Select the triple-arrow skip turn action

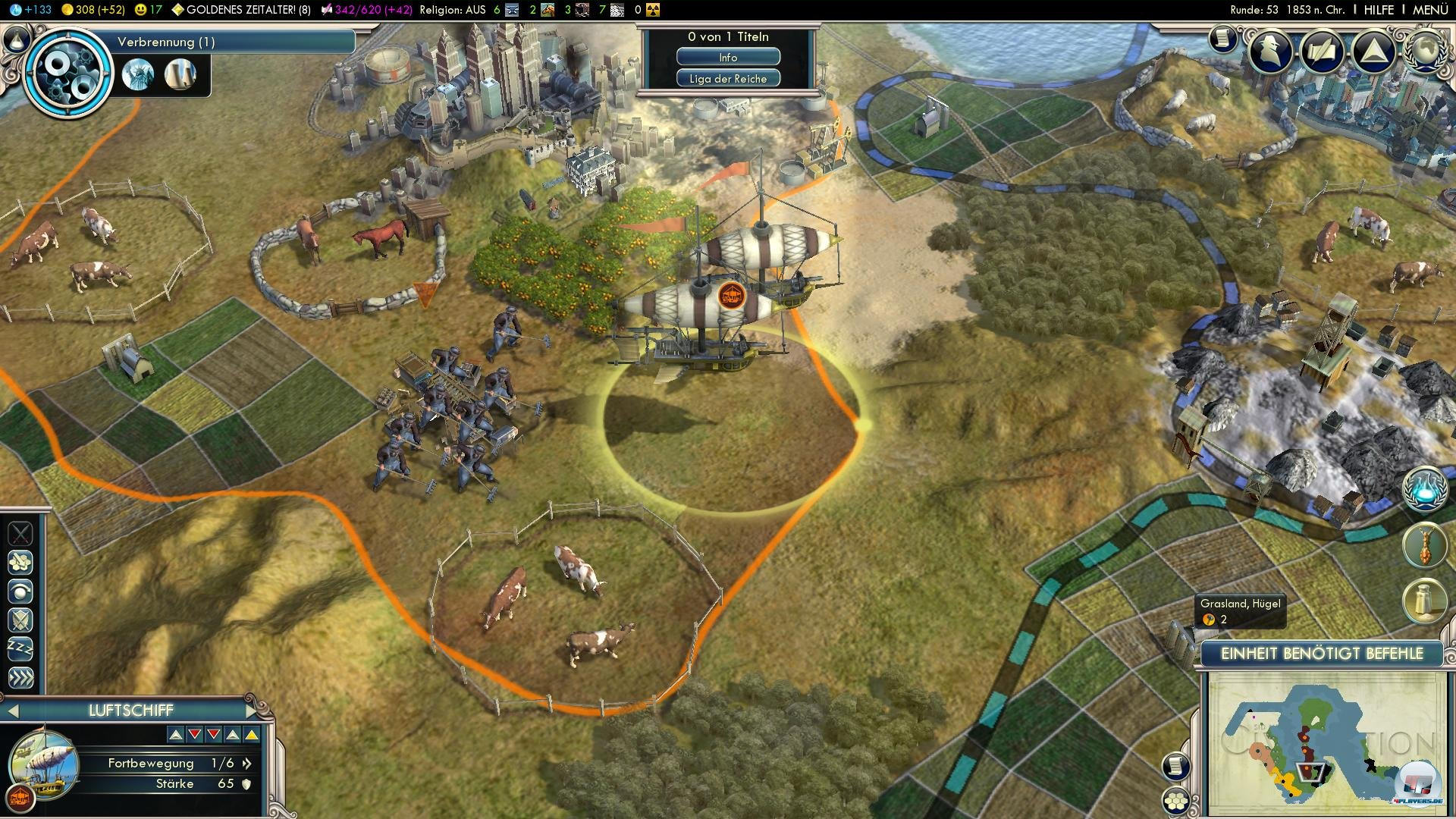pyautogui.click(x=20, y=677)
